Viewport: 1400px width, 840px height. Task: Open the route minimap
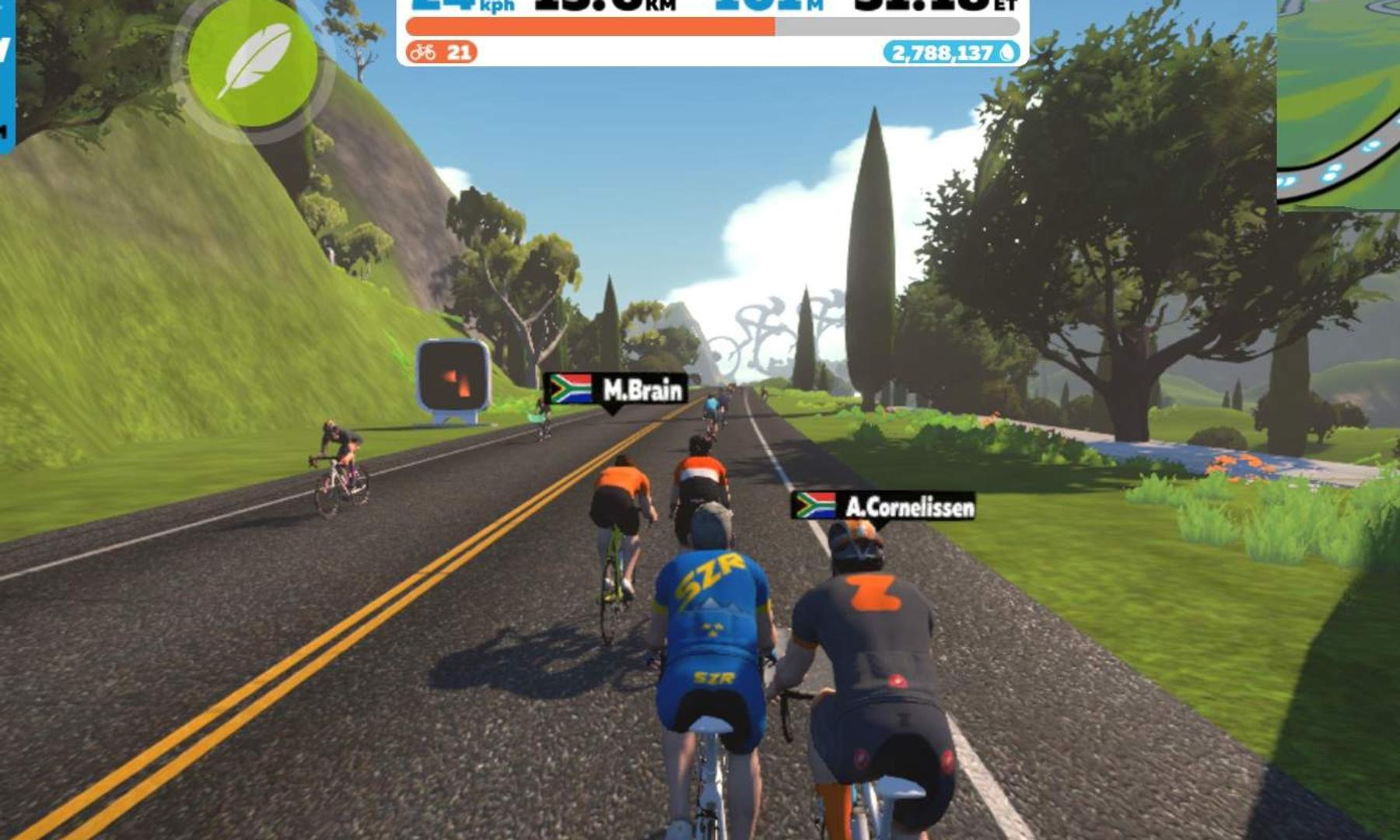(x=1339, y=101)
